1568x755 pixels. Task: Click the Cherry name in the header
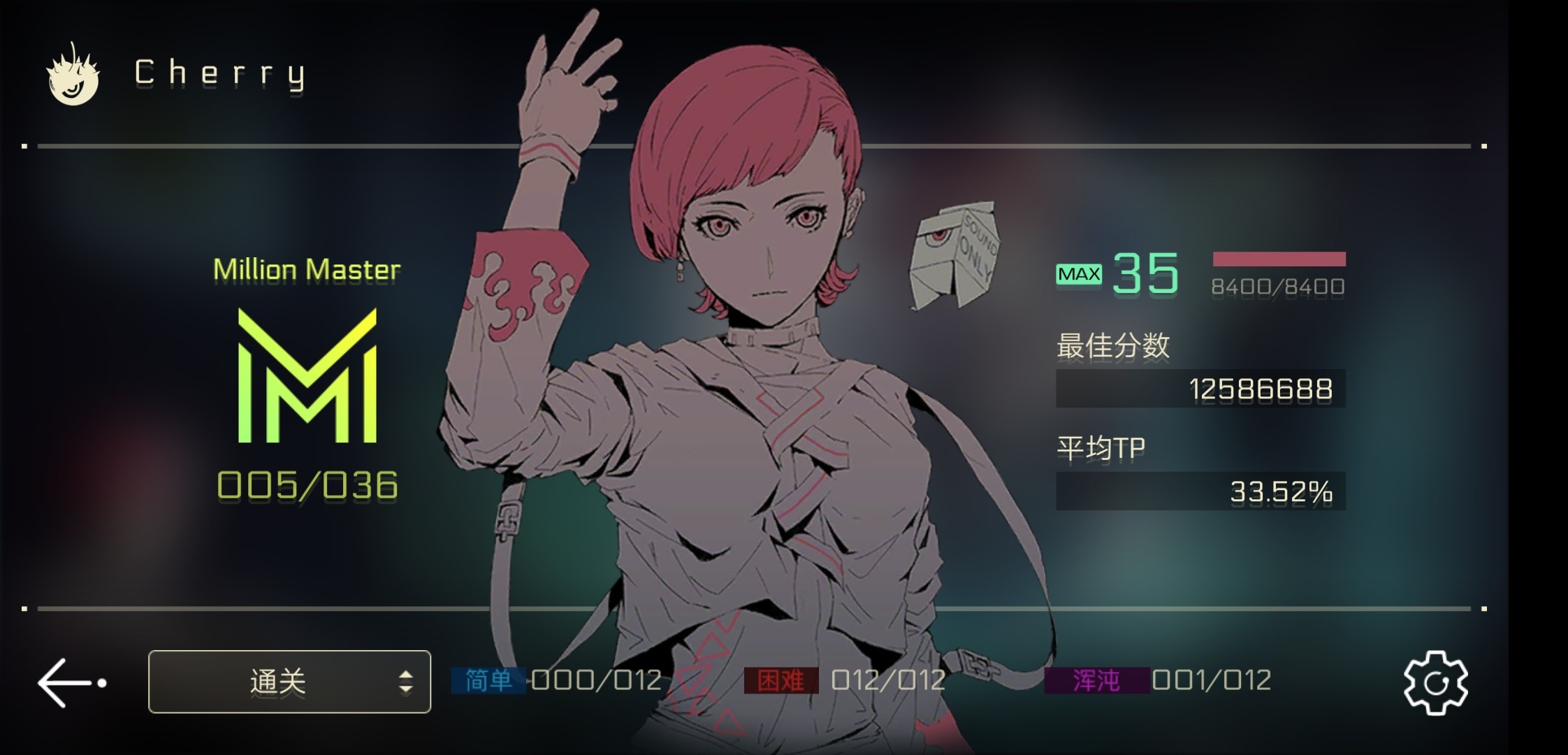[222, 73]
